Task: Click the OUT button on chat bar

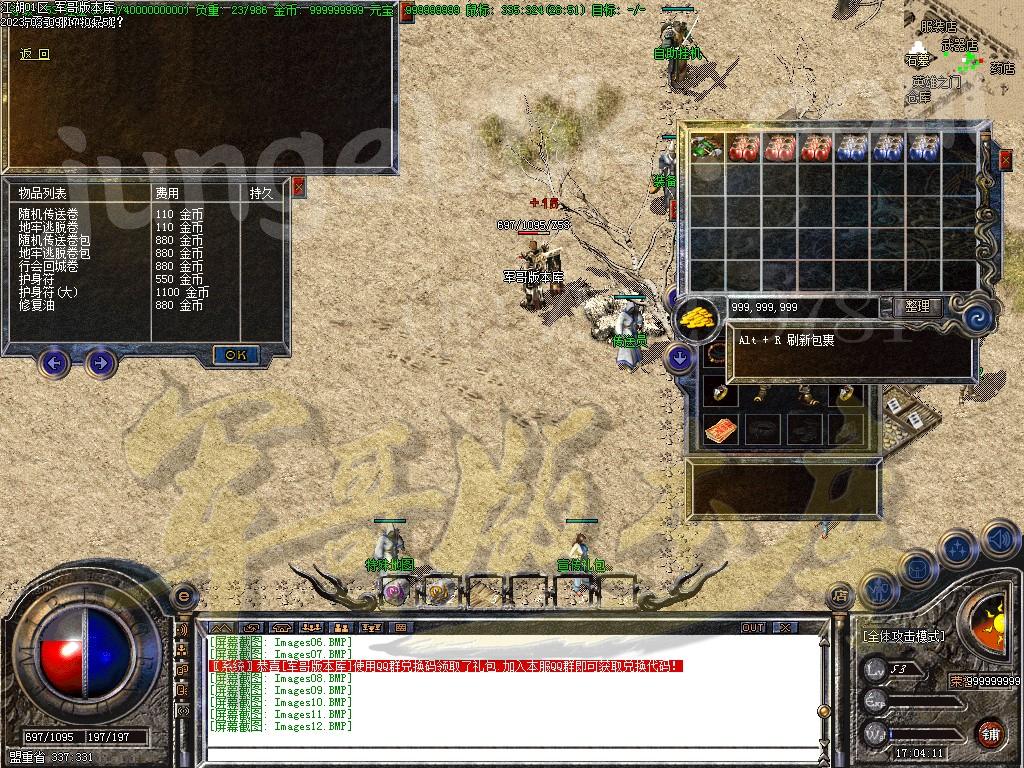Action: click(x=752, y=628)
